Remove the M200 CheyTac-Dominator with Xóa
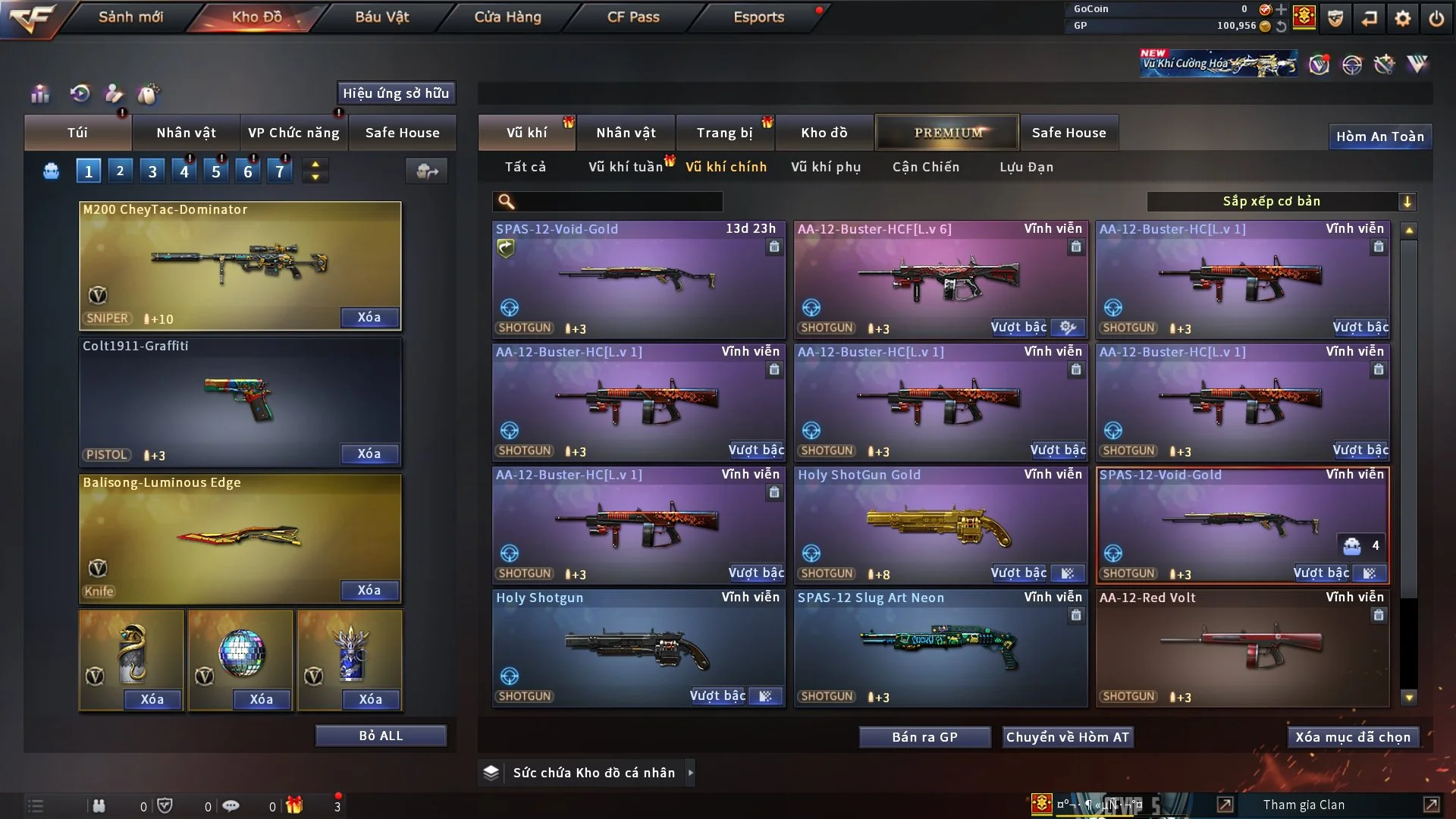 point(369,317)
